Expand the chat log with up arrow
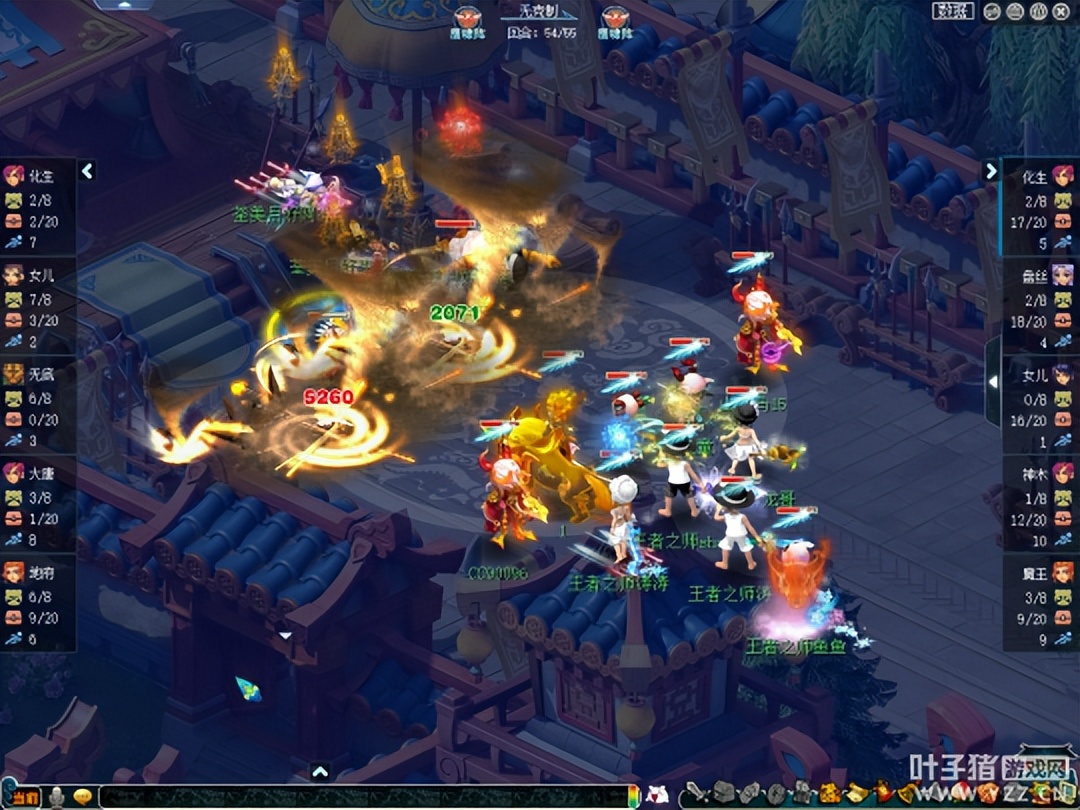Screen dimensions: 1080x810 (320, 771)
